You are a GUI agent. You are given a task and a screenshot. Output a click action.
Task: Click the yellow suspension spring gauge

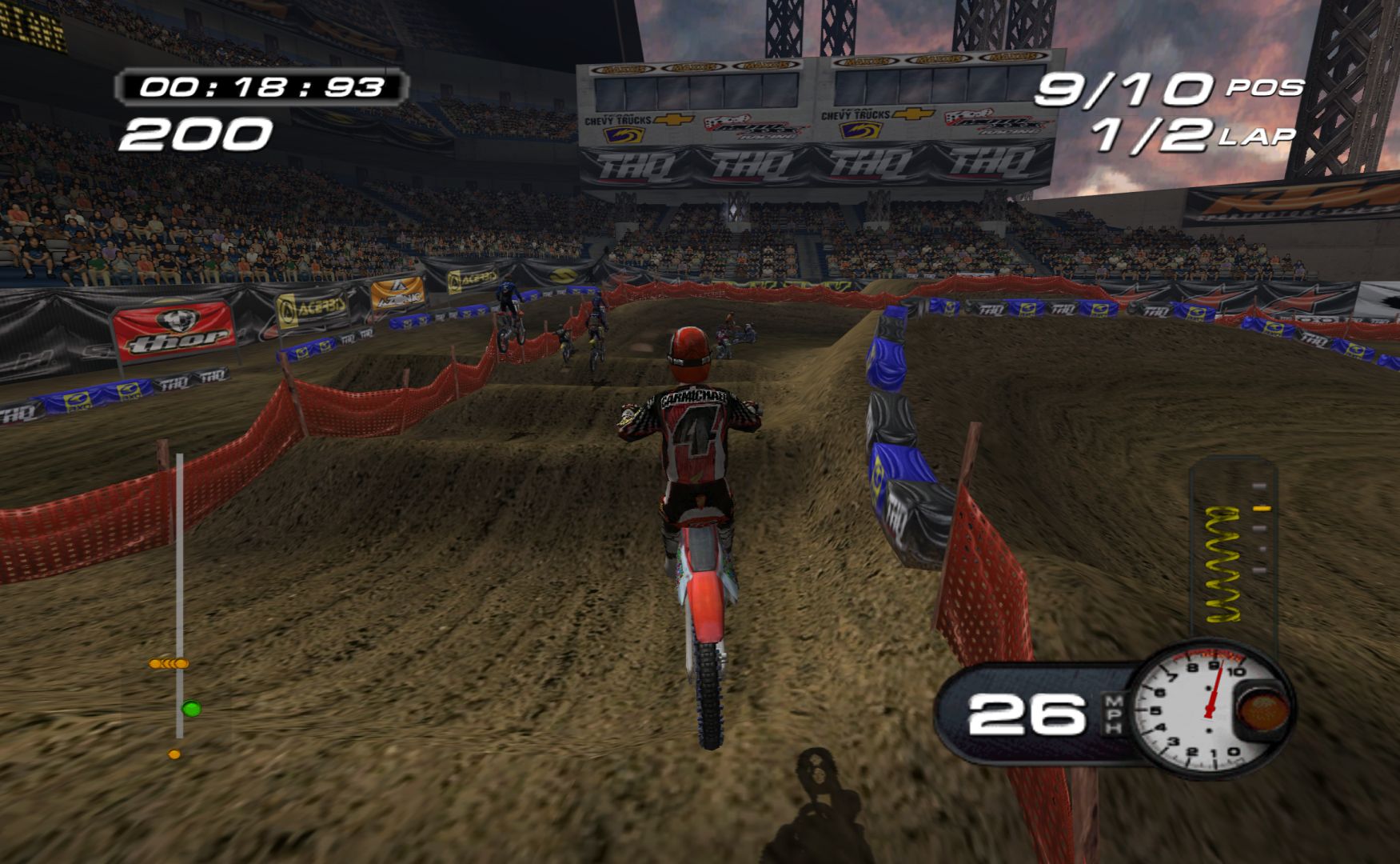coord(1226,564)
